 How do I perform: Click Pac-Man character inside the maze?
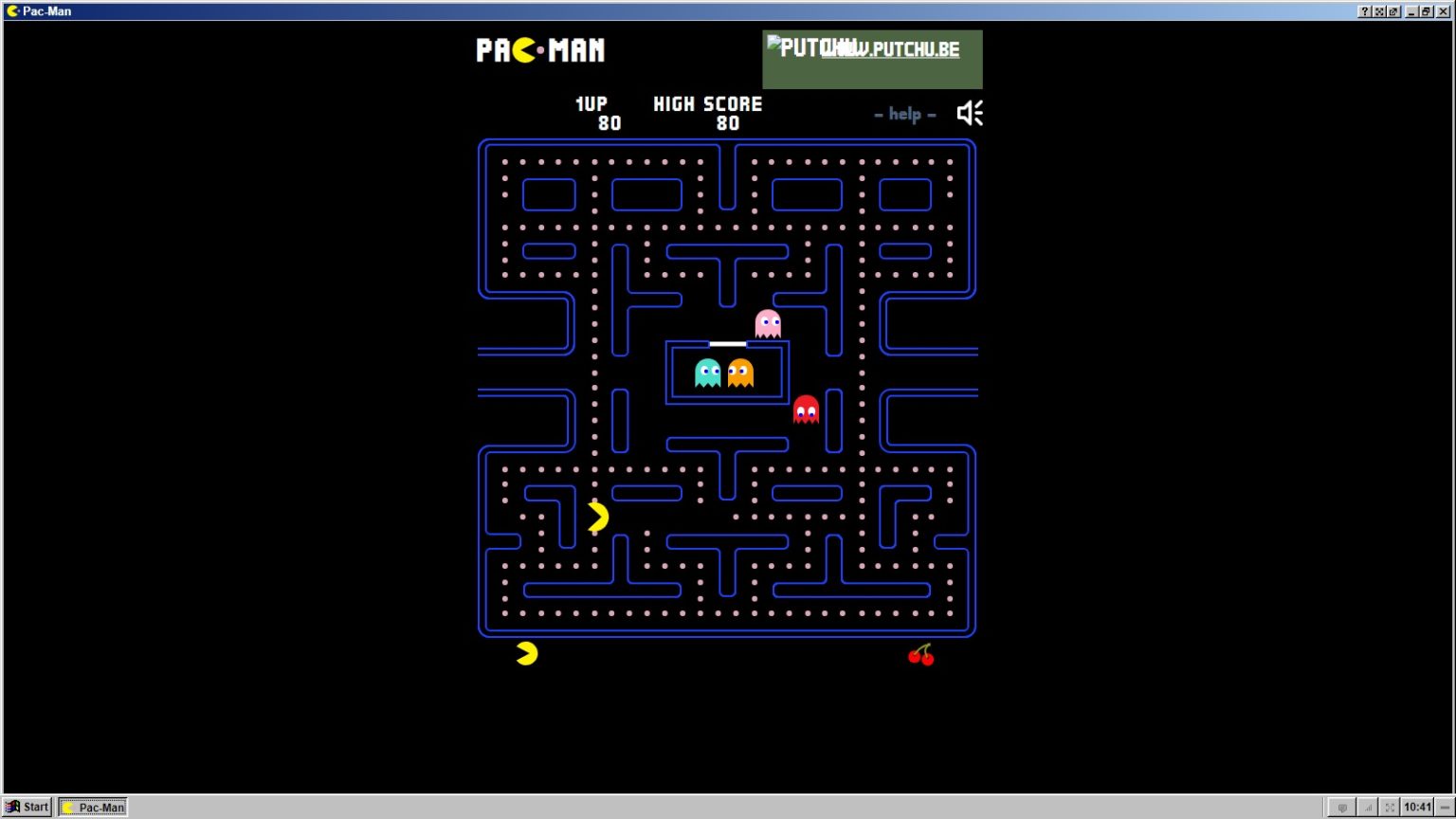click(x=597, y=517)
